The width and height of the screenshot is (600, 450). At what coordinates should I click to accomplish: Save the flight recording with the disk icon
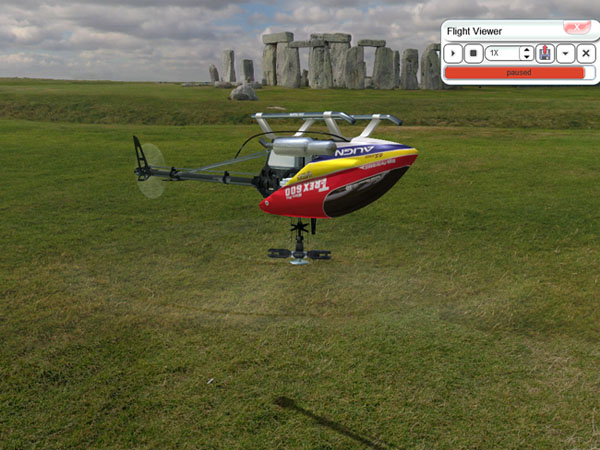tap(545, 53)
